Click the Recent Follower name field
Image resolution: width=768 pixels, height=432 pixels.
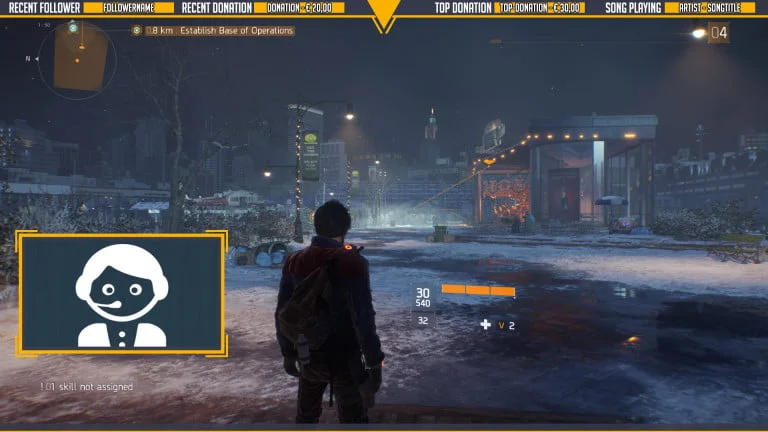(x=131, y=8)
